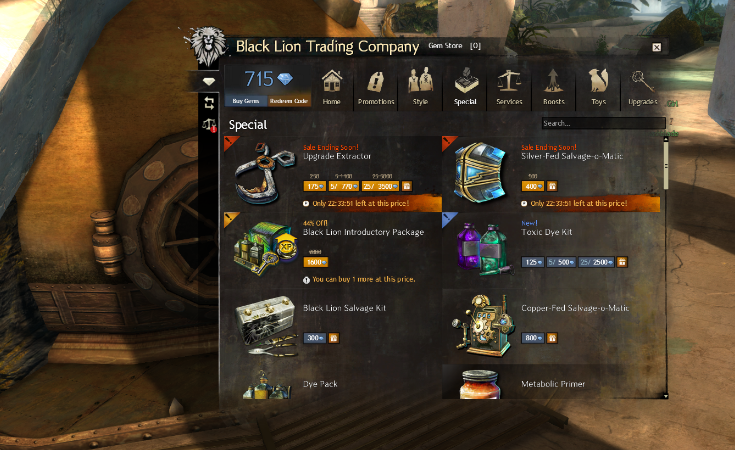Click the Redeem Code button
The image size is (735, 450).
(x=289, y=101)
